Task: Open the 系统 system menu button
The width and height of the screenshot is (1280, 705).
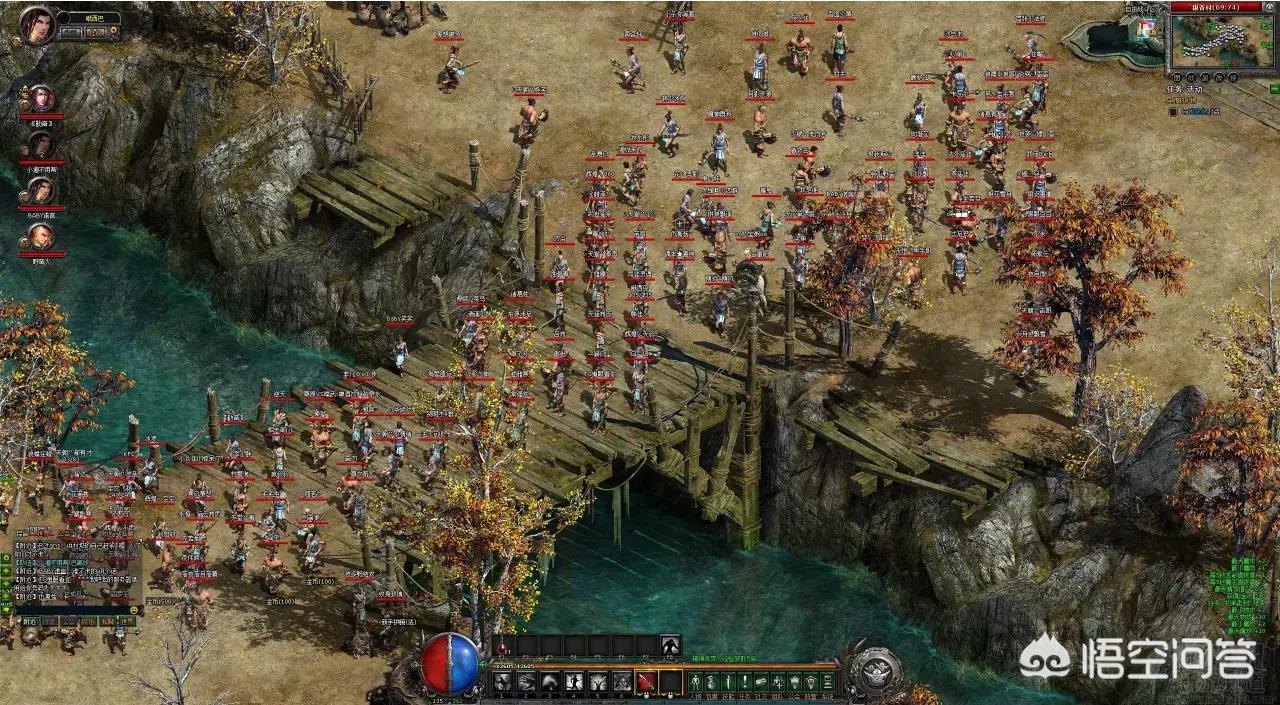Action: coord(827,682)
